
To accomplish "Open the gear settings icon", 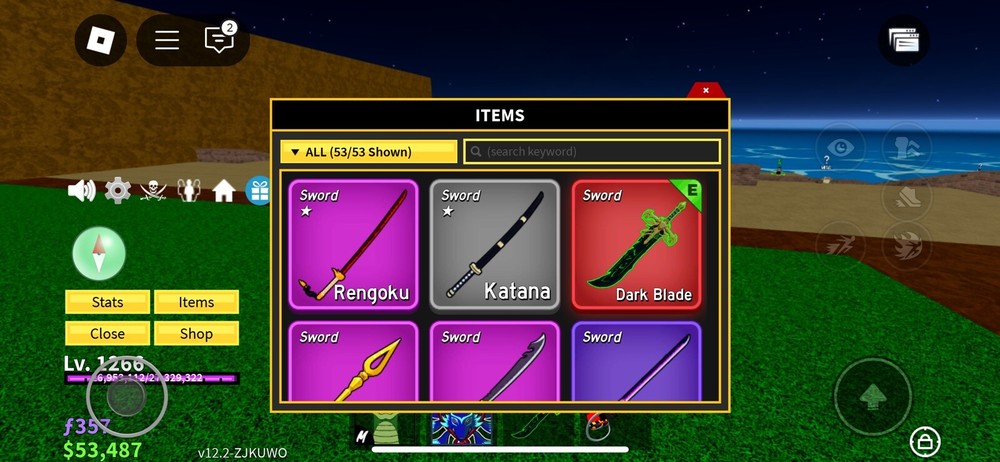I will point(118,190).
